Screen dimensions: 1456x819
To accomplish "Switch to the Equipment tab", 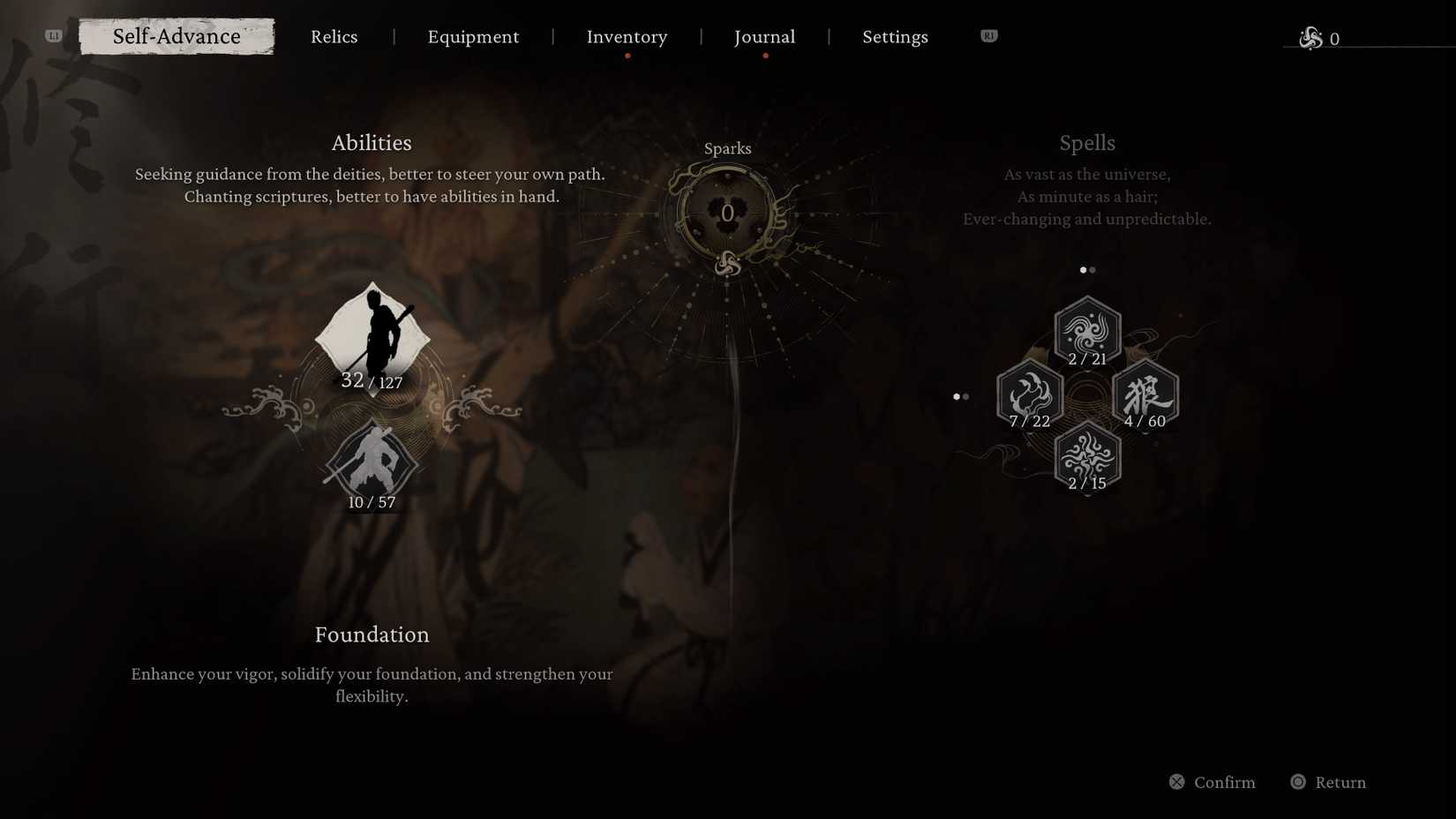I will tap(473, 36).
